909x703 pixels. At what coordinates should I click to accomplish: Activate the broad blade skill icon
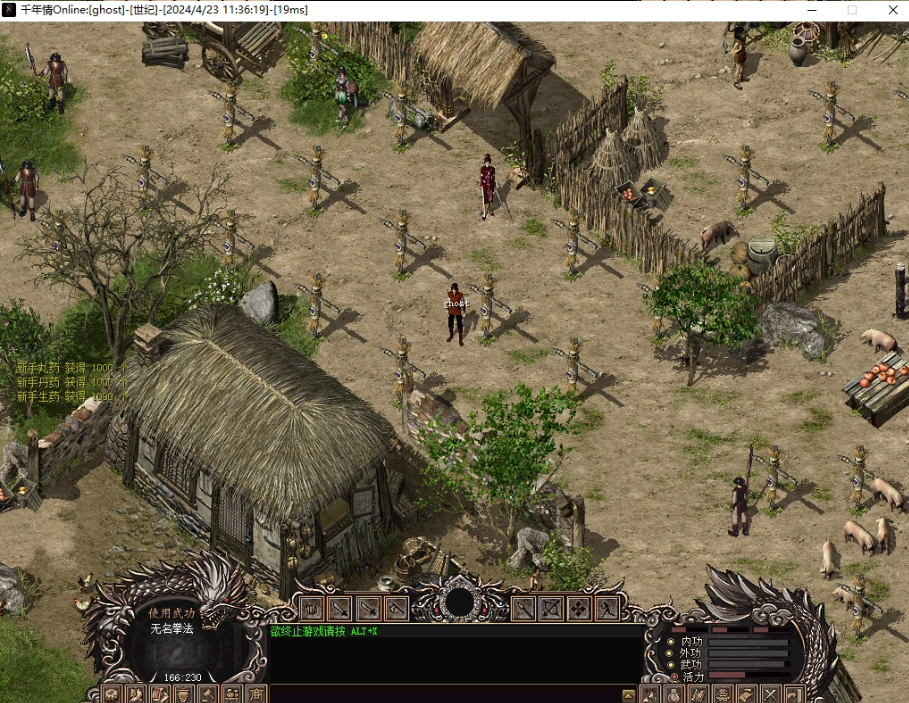point(368,607)
